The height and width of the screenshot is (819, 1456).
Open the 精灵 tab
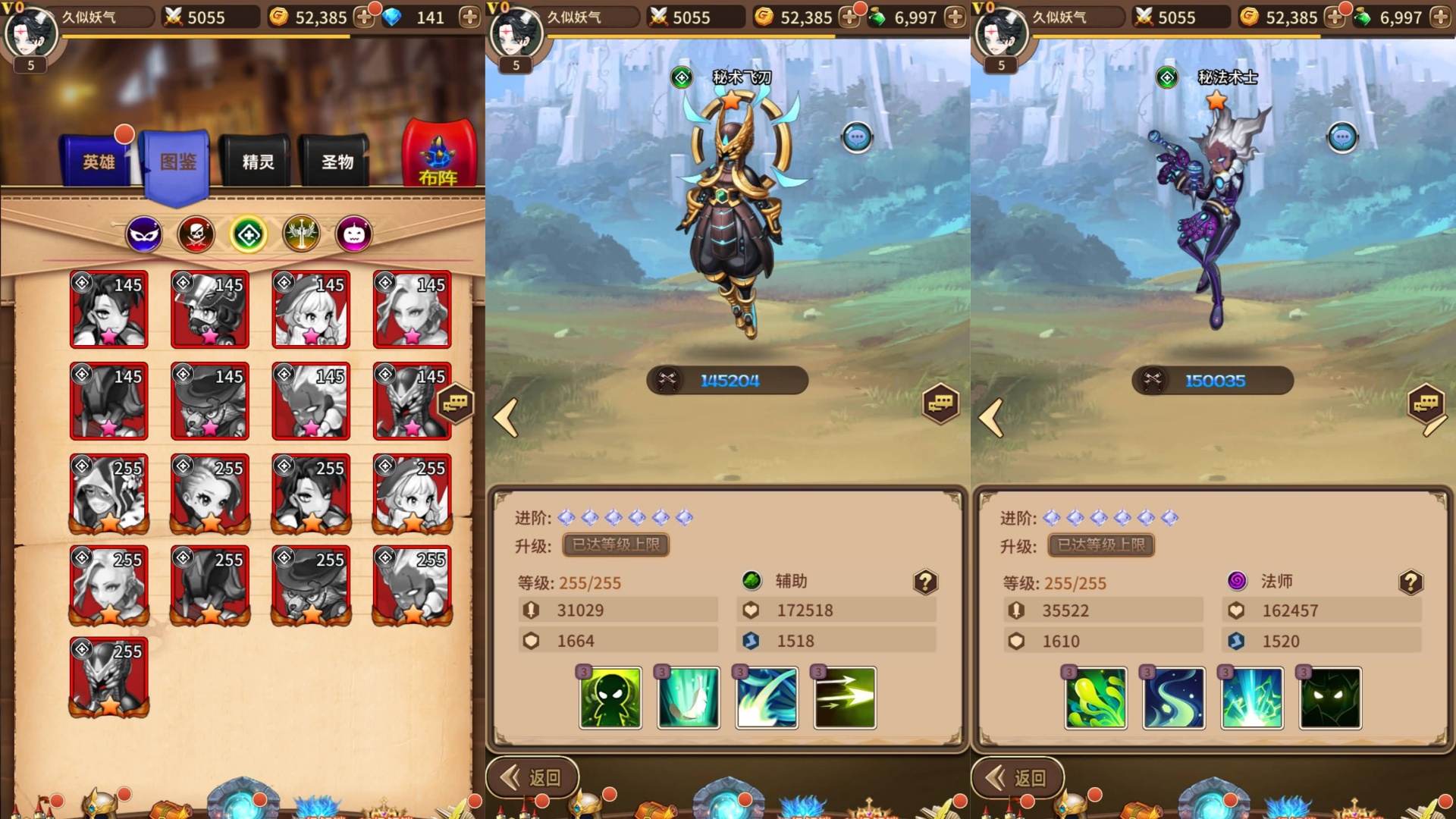tap(258, 162)
